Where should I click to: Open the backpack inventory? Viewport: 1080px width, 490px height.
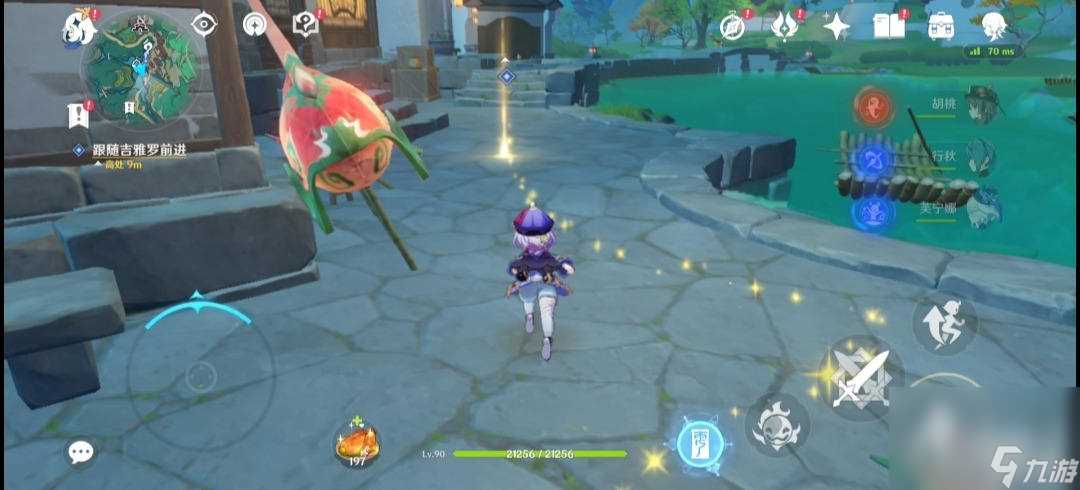coord(940,26)
